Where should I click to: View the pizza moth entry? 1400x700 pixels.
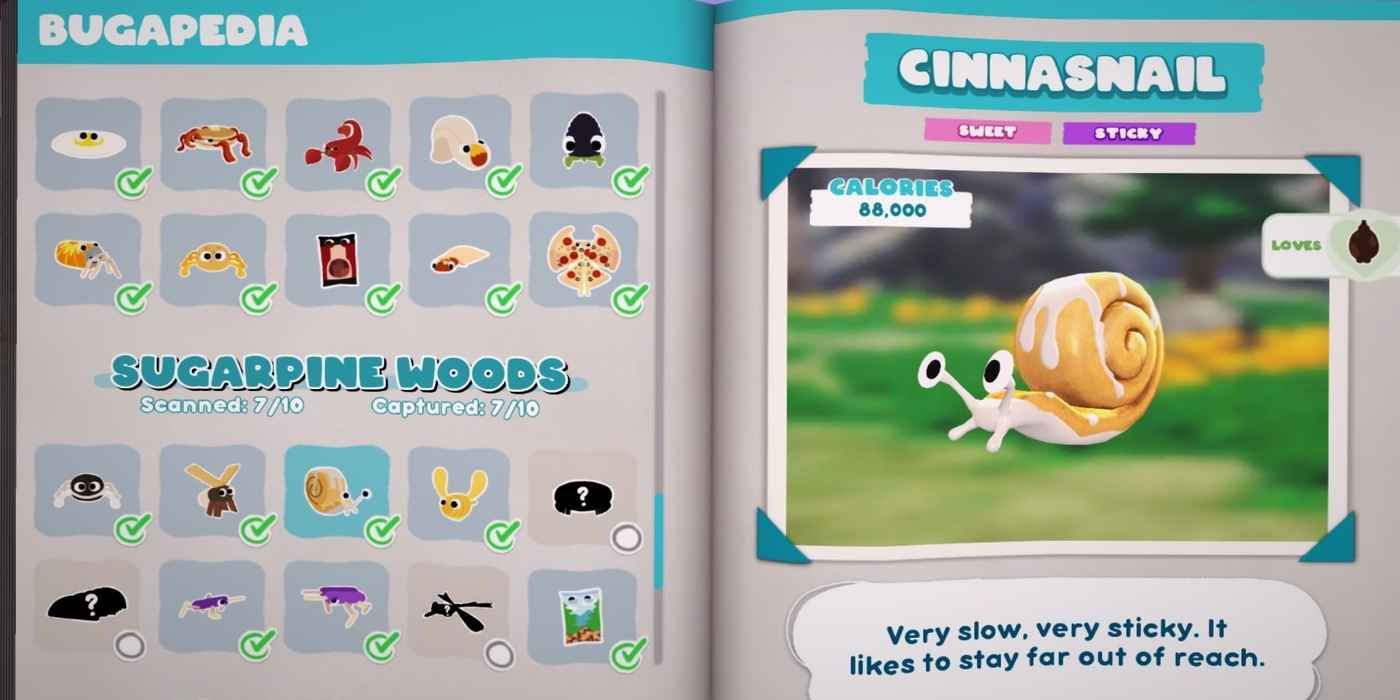(x=584, y=260)
